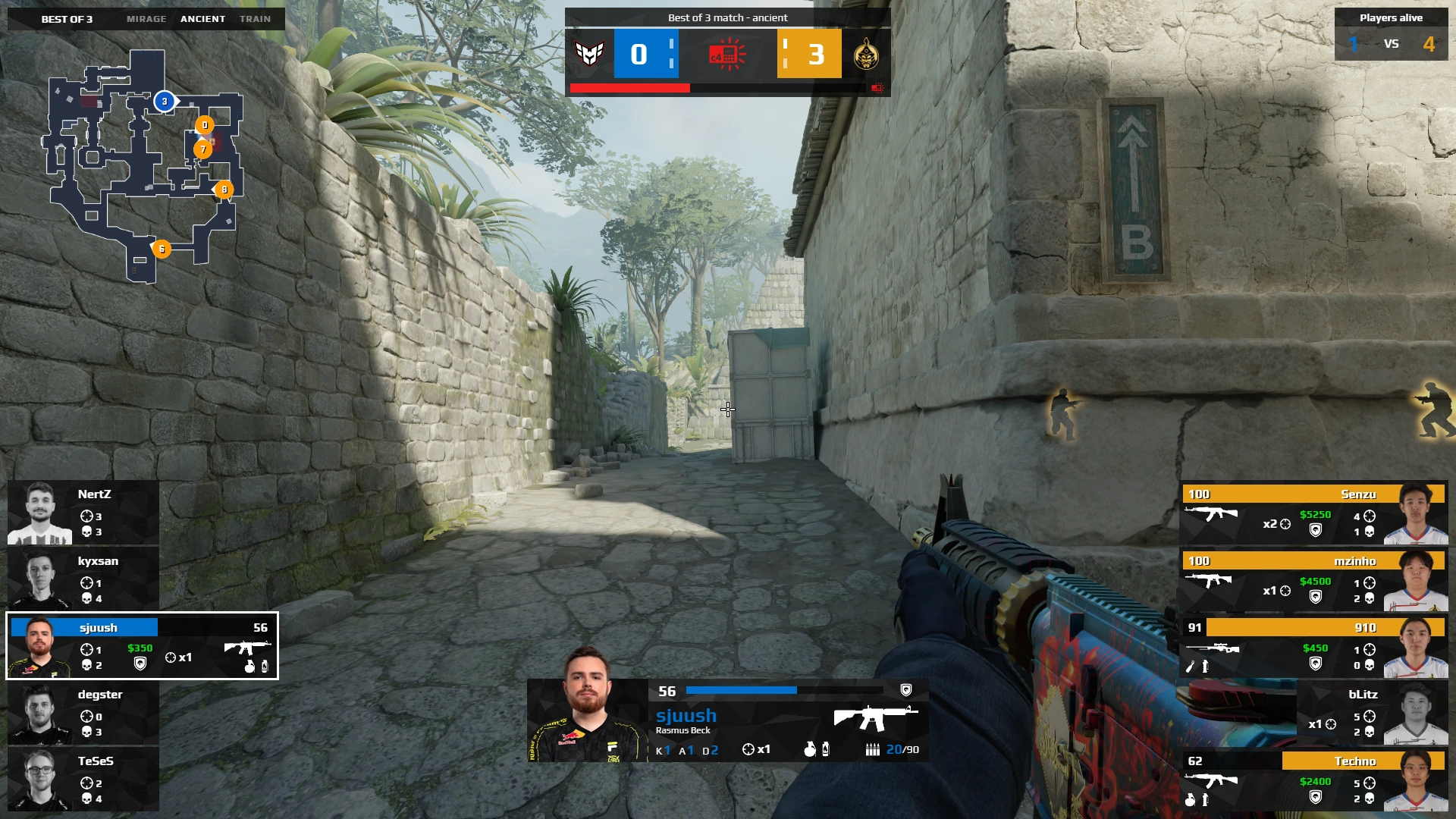This screenshot has height=819, width=1456.
Task: Switch to the ANCIENT map tab
Action: tap(202, 19)
